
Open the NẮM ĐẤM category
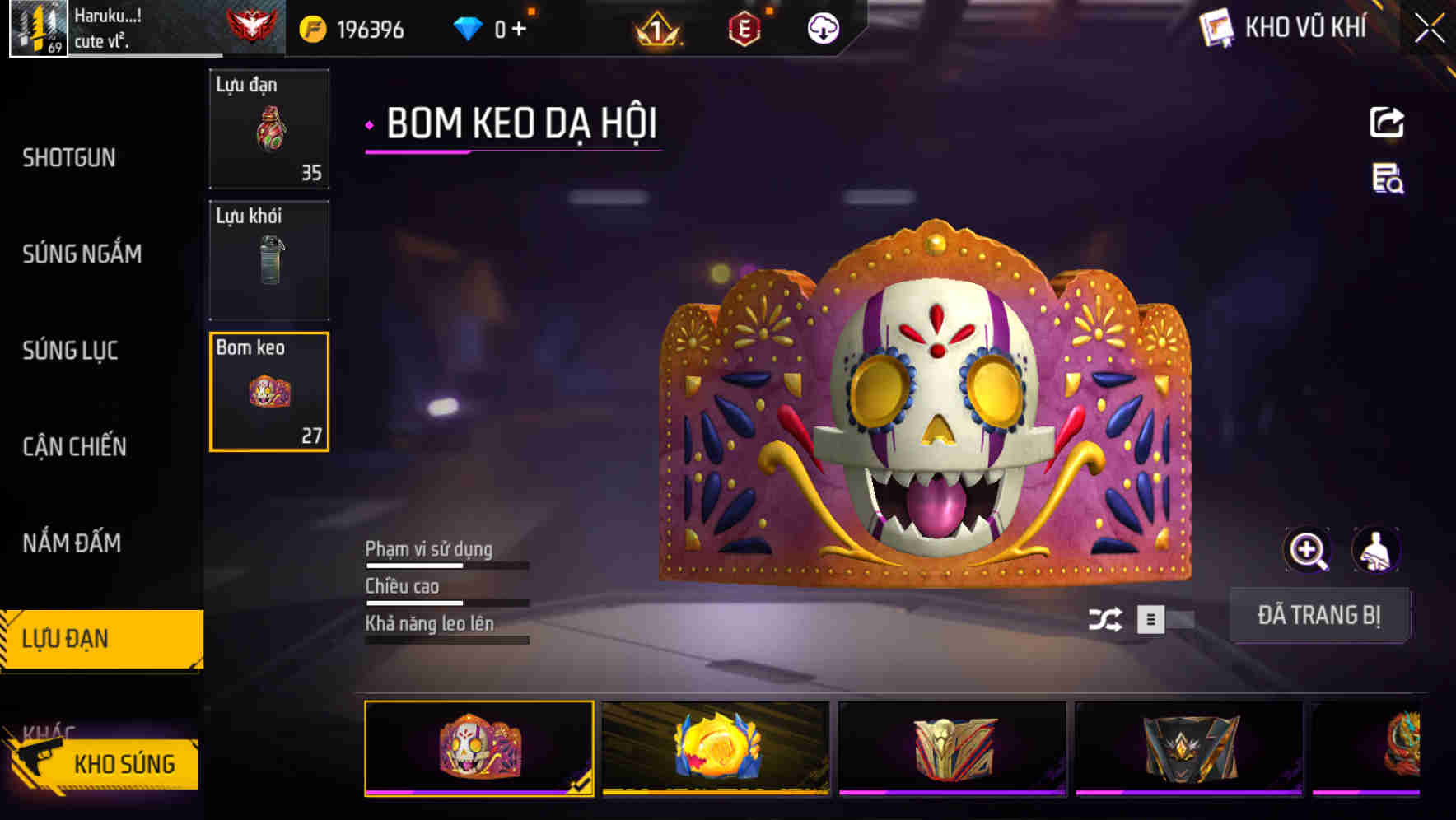pos(71,543)
